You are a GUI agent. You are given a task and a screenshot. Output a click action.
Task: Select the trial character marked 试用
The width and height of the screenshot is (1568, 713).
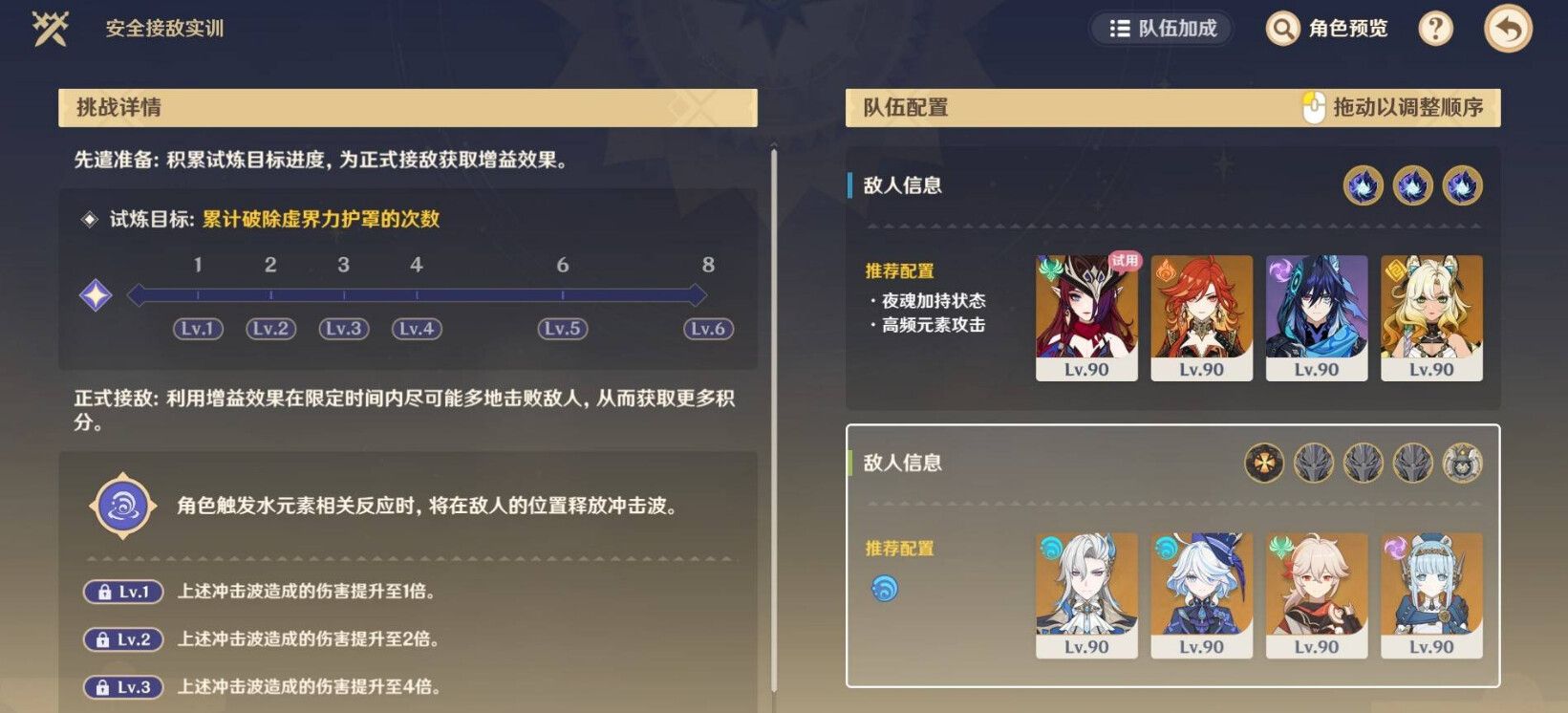pyautogui.click(x=1086, y=315)
